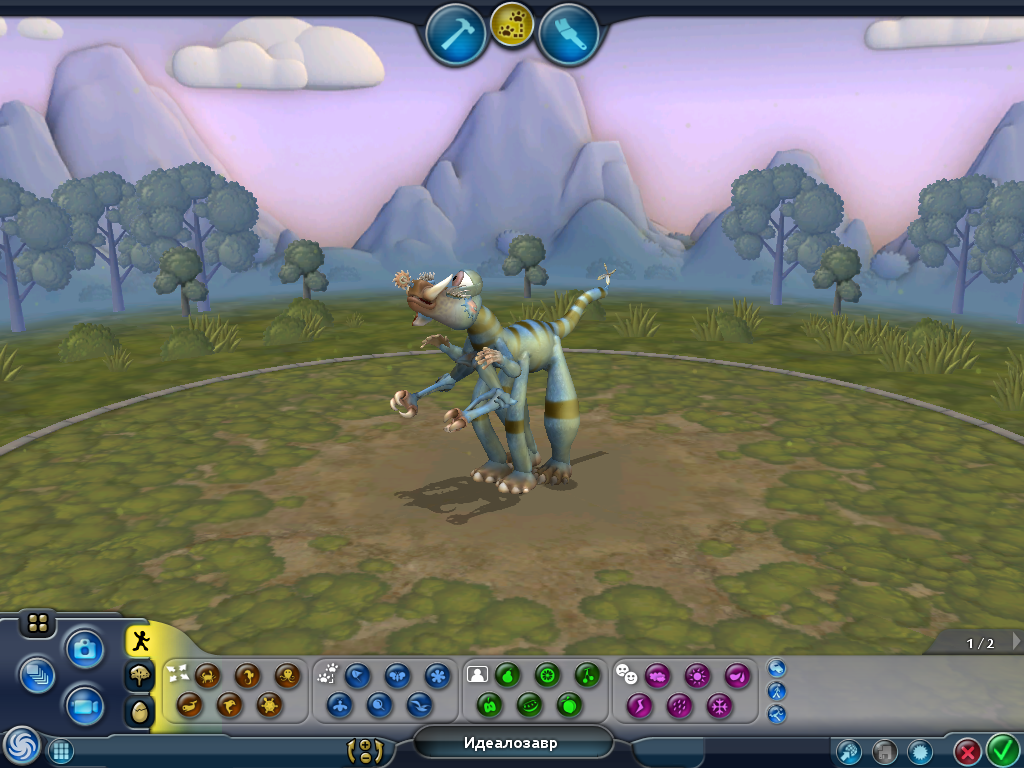Take a photo with the camera button

(x=85, y=649)
